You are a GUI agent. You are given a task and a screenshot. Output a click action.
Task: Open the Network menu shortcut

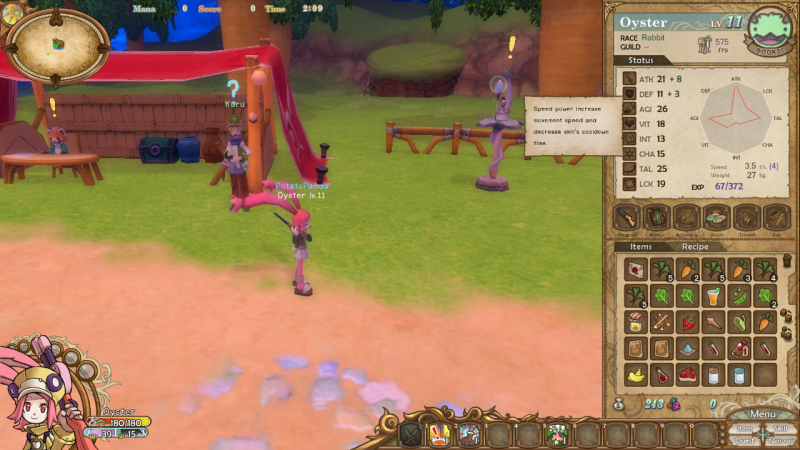pyautogui.click(x=781, y=439)
